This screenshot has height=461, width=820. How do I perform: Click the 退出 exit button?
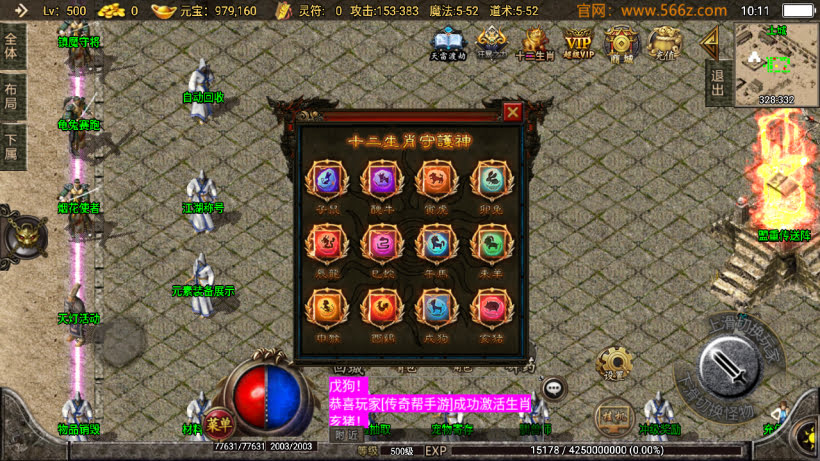(716, 80)
